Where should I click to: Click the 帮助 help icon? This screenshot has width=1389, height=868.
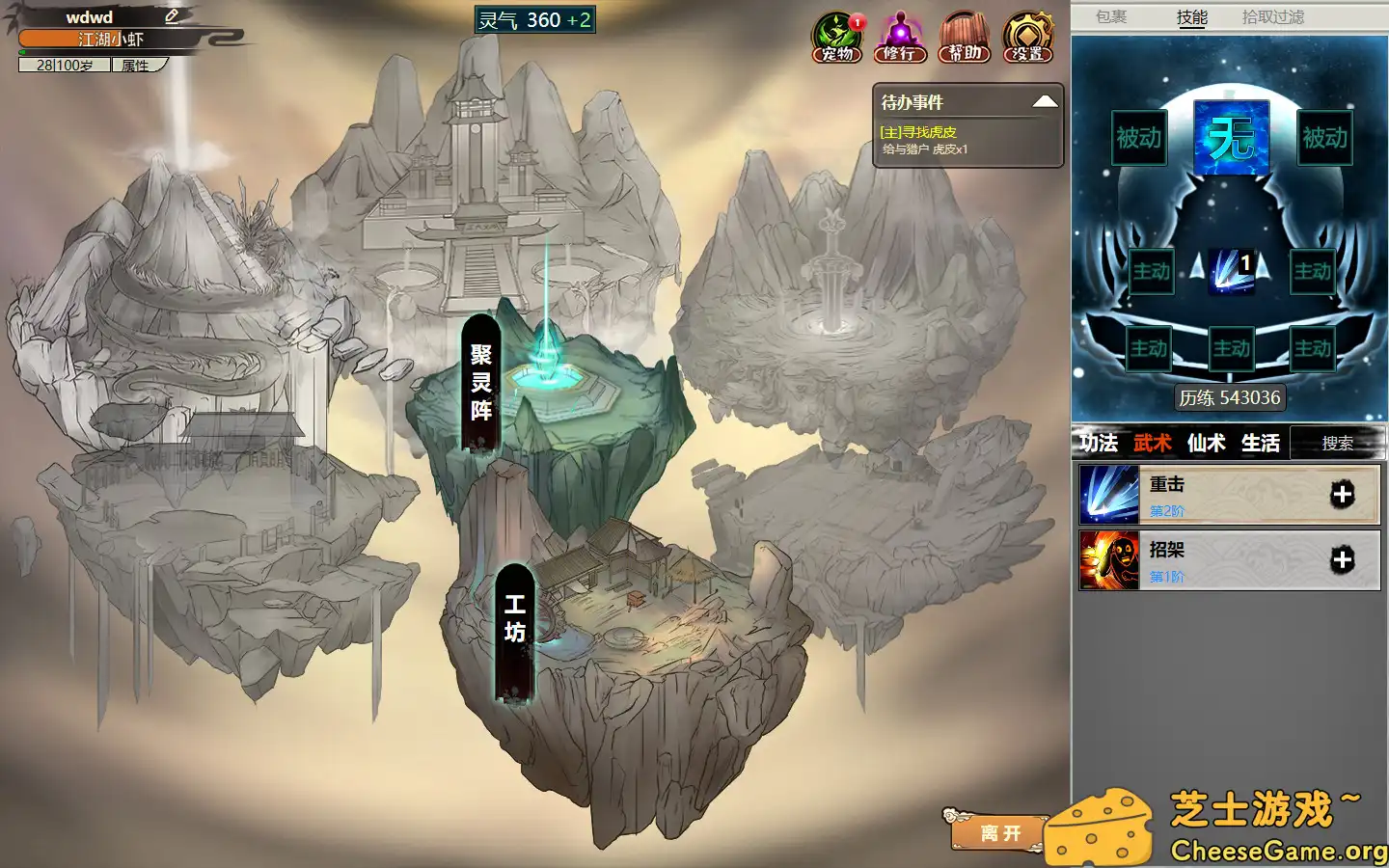point(964,39)
